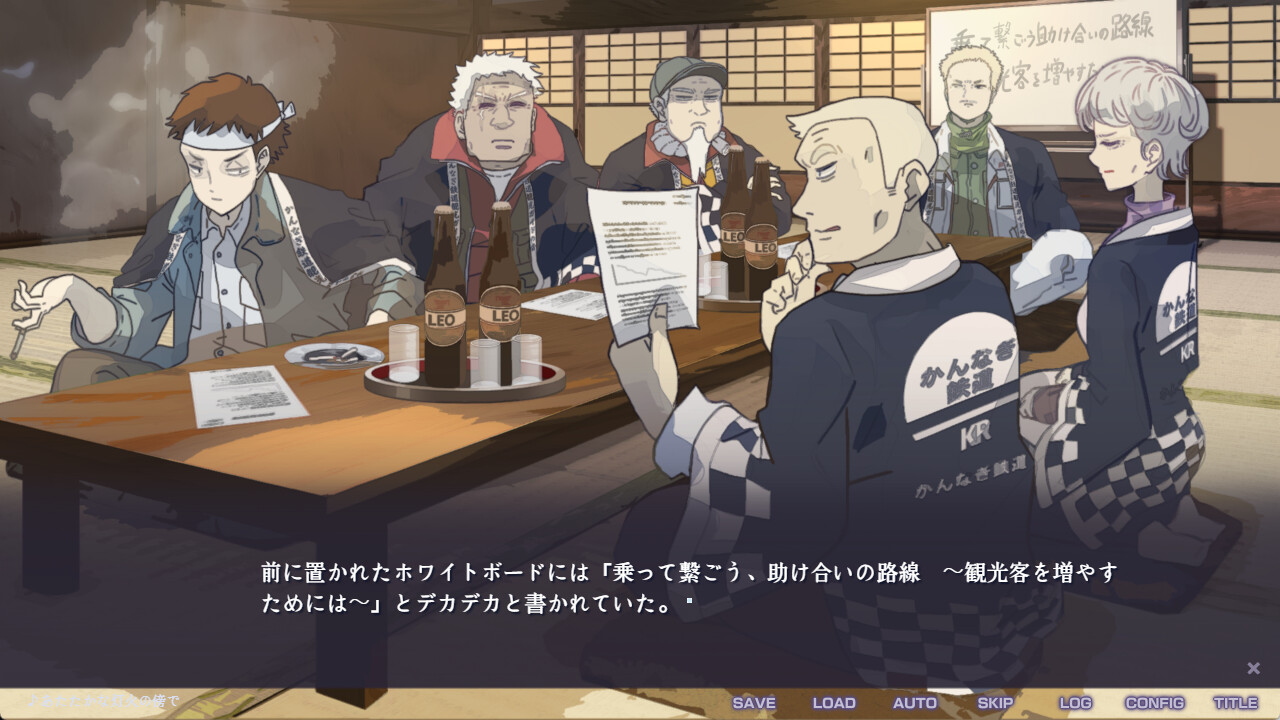Click the track title あたたかな灯火の傍で

110,700
